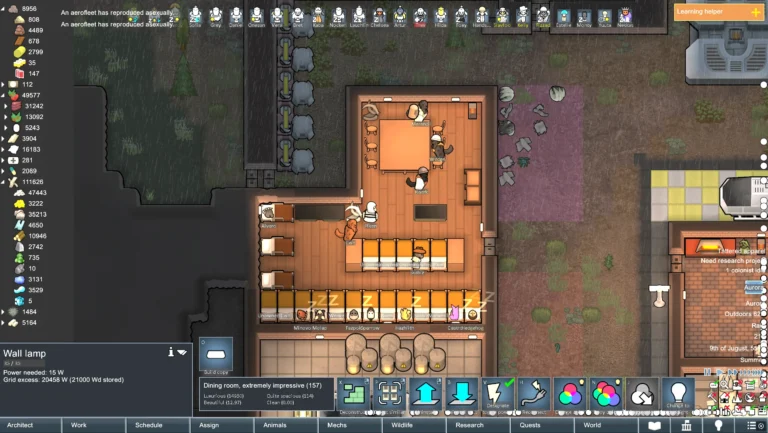Open the Assign tab

(209, 425)
